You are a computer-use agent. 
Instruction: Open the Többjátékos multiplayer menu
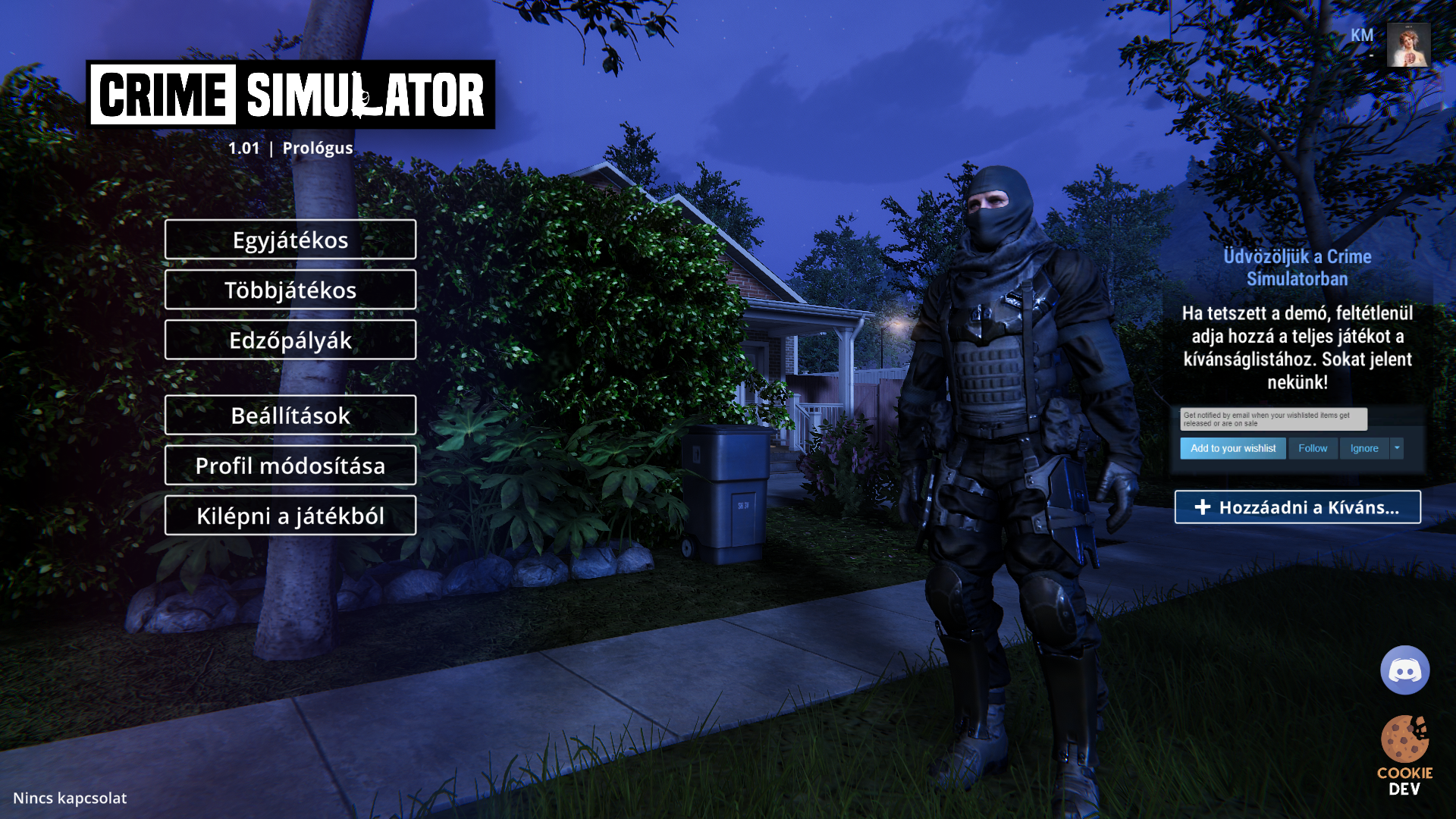tap(290, 290)
